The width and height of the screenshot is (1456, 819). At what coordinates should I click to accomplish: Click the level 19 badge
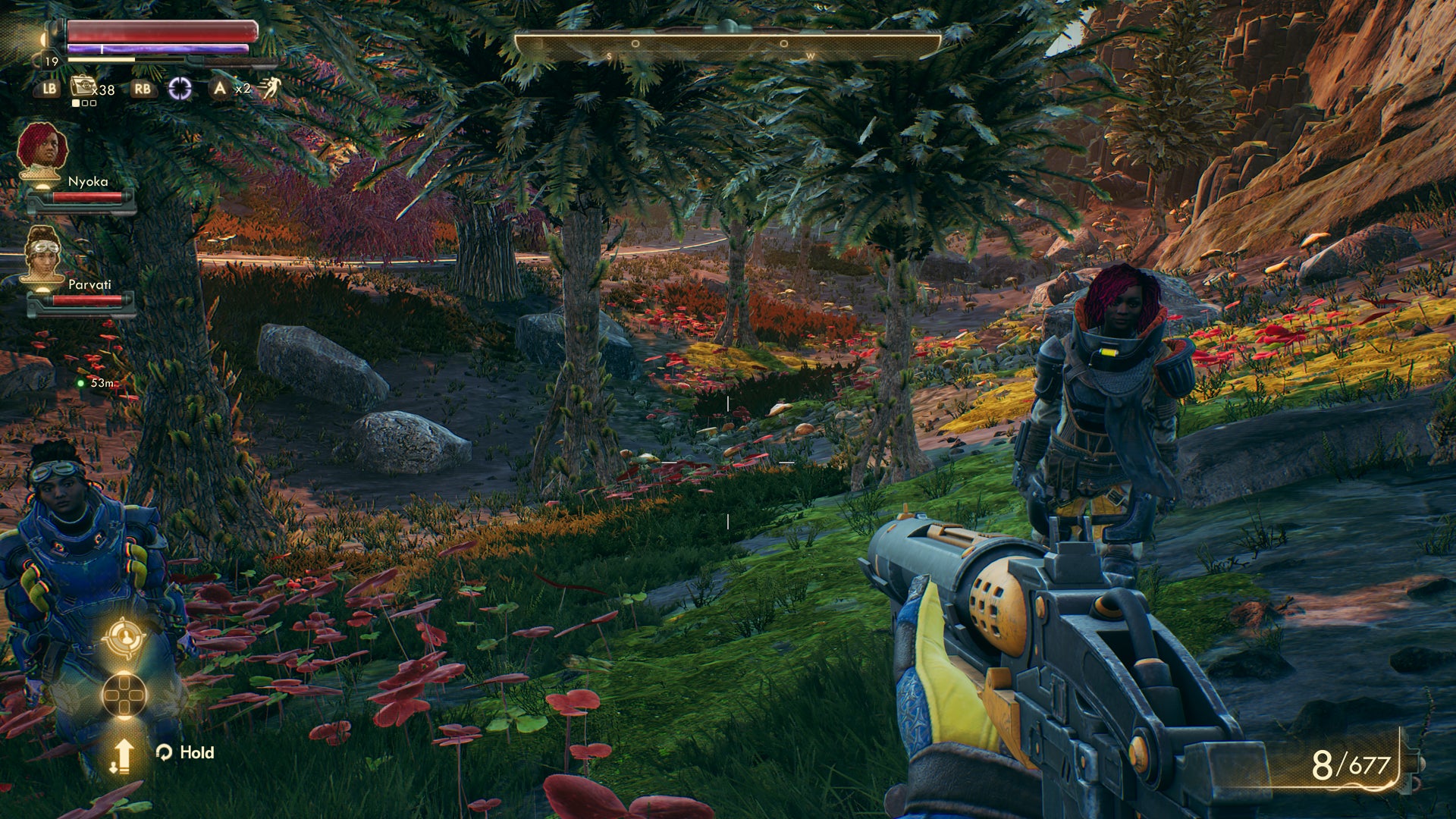click(51, 61)
